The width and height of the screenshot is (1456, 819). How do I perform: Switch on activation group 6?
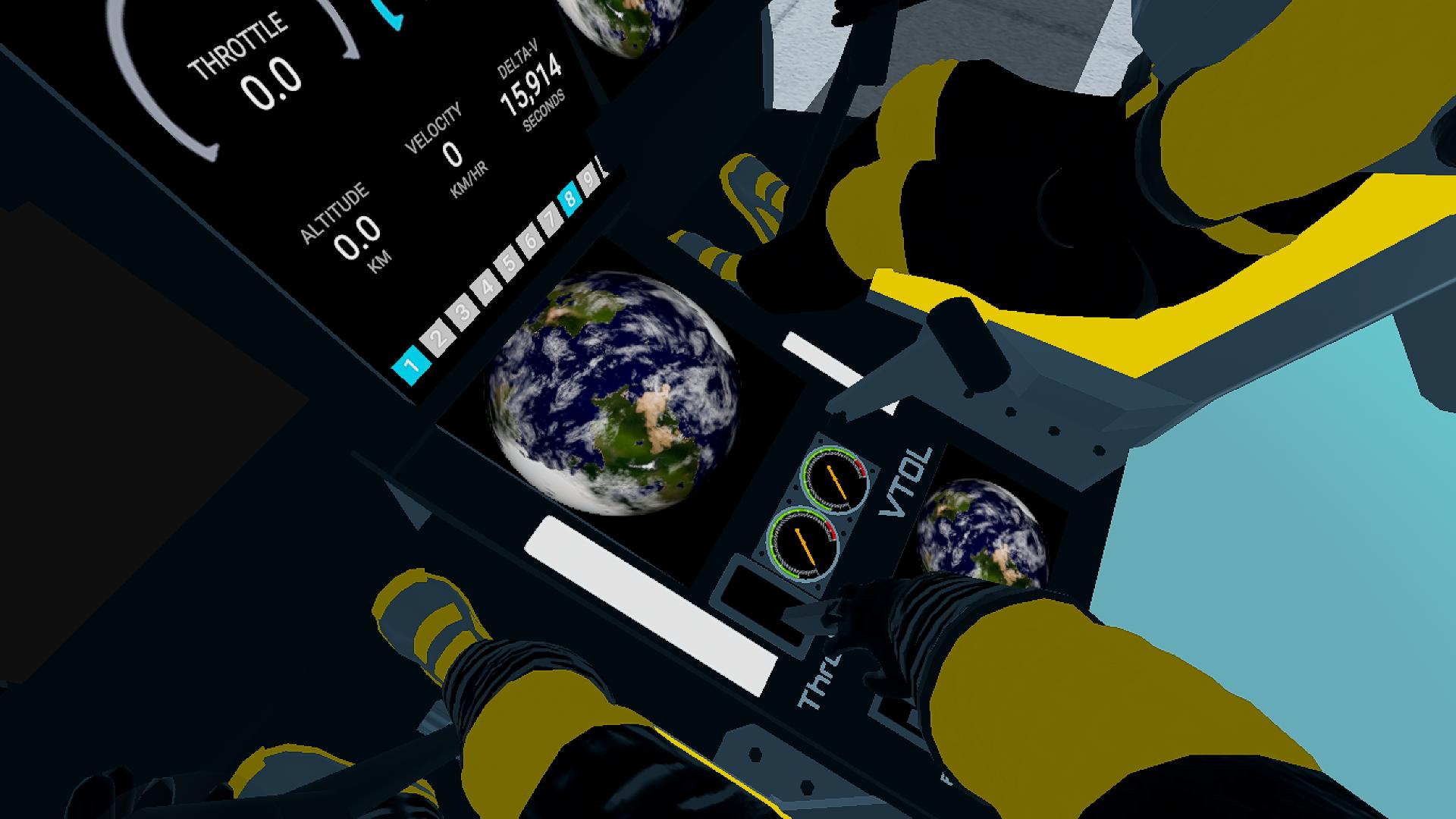pos(531,242)
